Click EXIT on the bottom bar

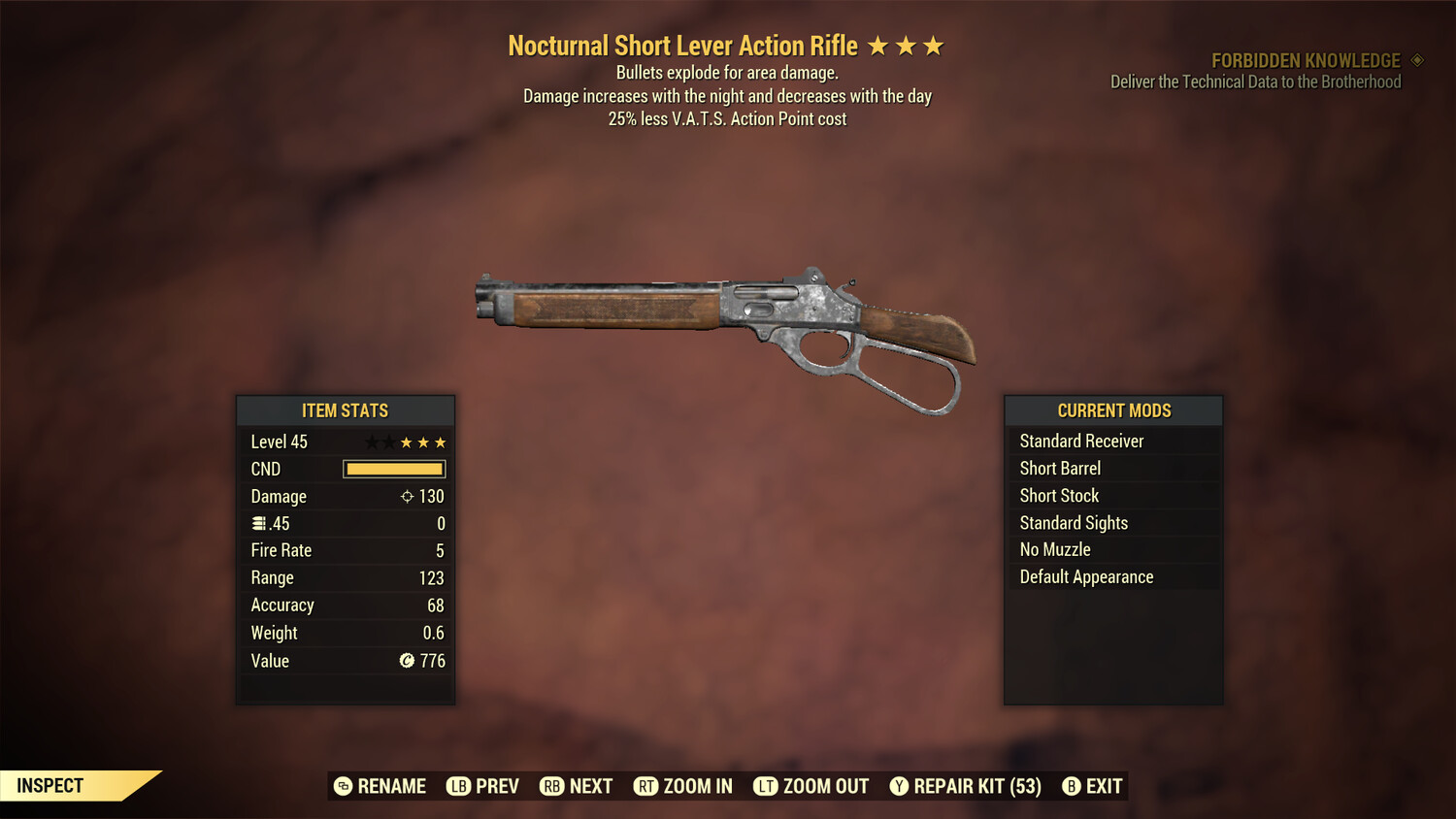point(1105,786)
